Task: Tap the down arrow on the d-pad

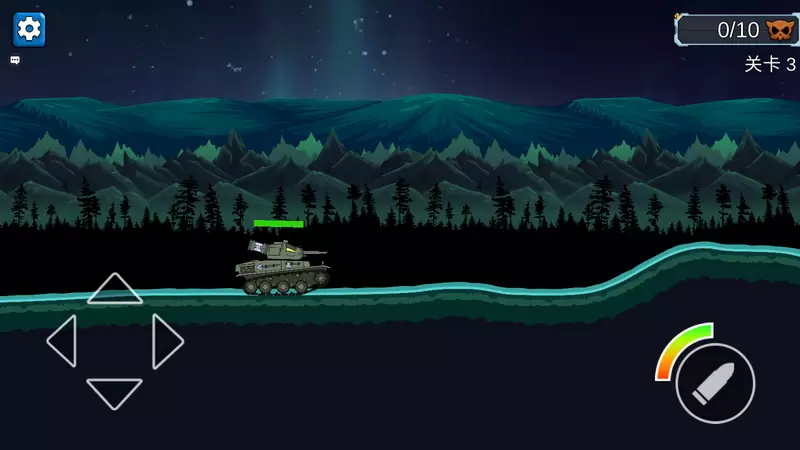Action: tap(115, 392)
